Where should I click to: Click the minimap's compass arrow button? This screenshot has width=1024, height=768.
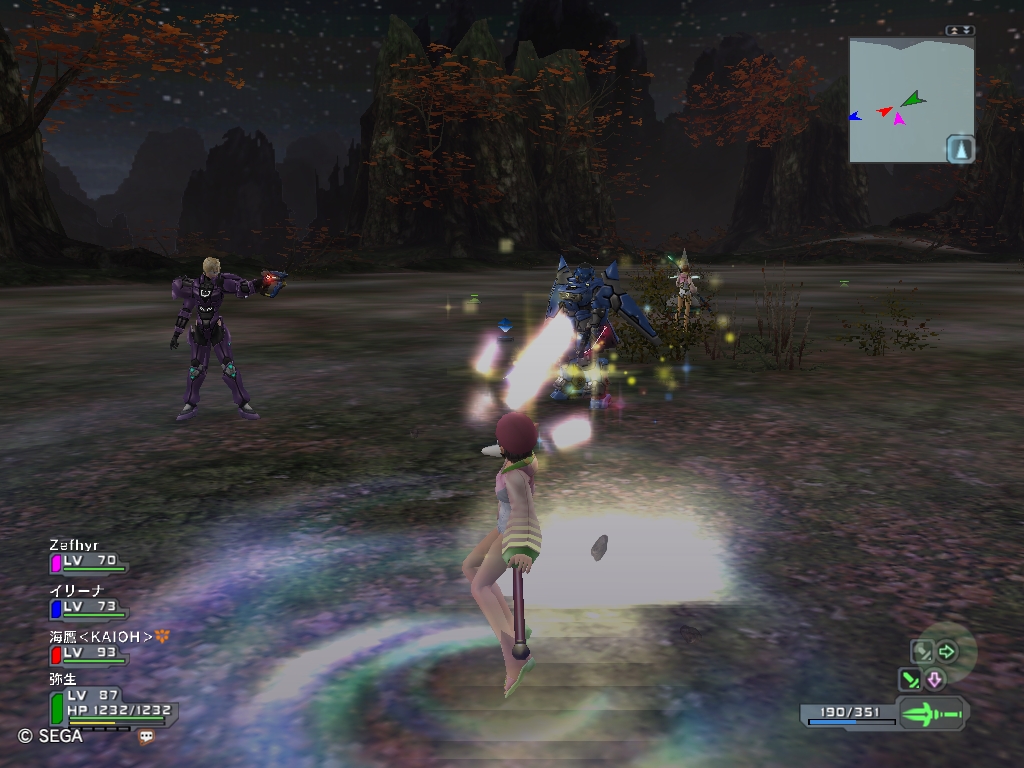click(960, 149)
